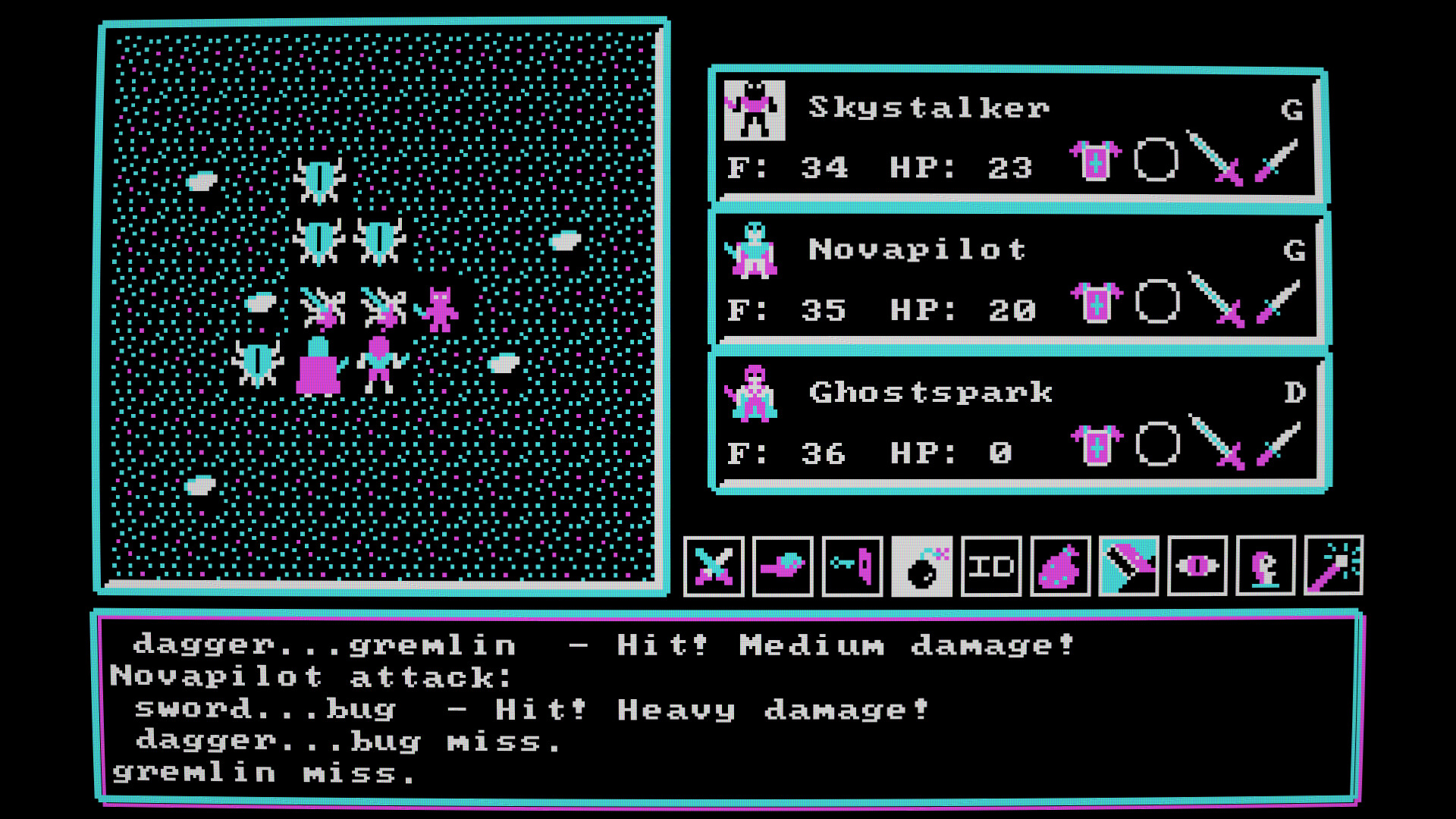
Task: Select the knife slicing icon
Action: [x=1129, y=567]
